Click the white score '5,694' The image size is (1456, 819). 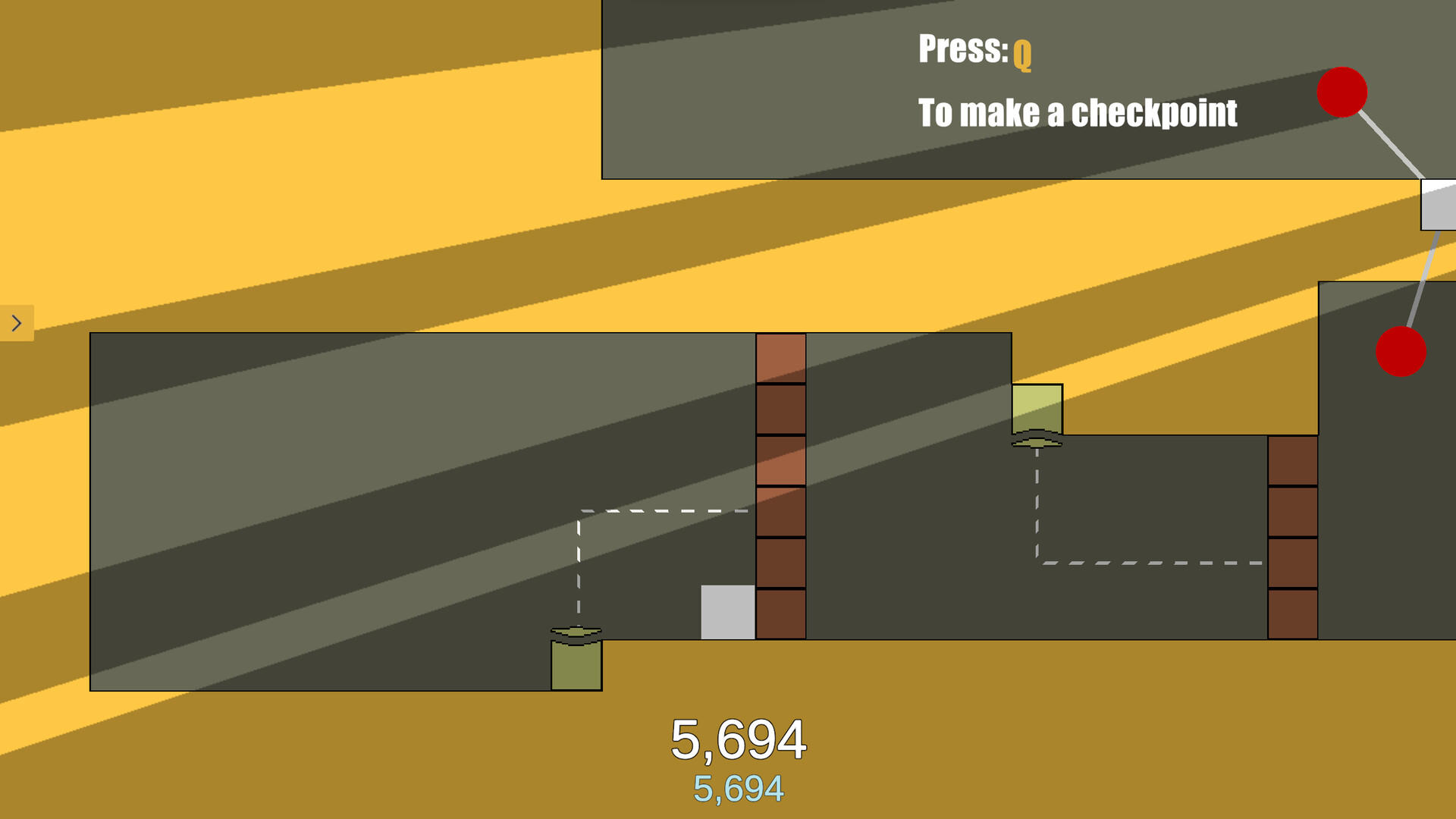point(739,737)
